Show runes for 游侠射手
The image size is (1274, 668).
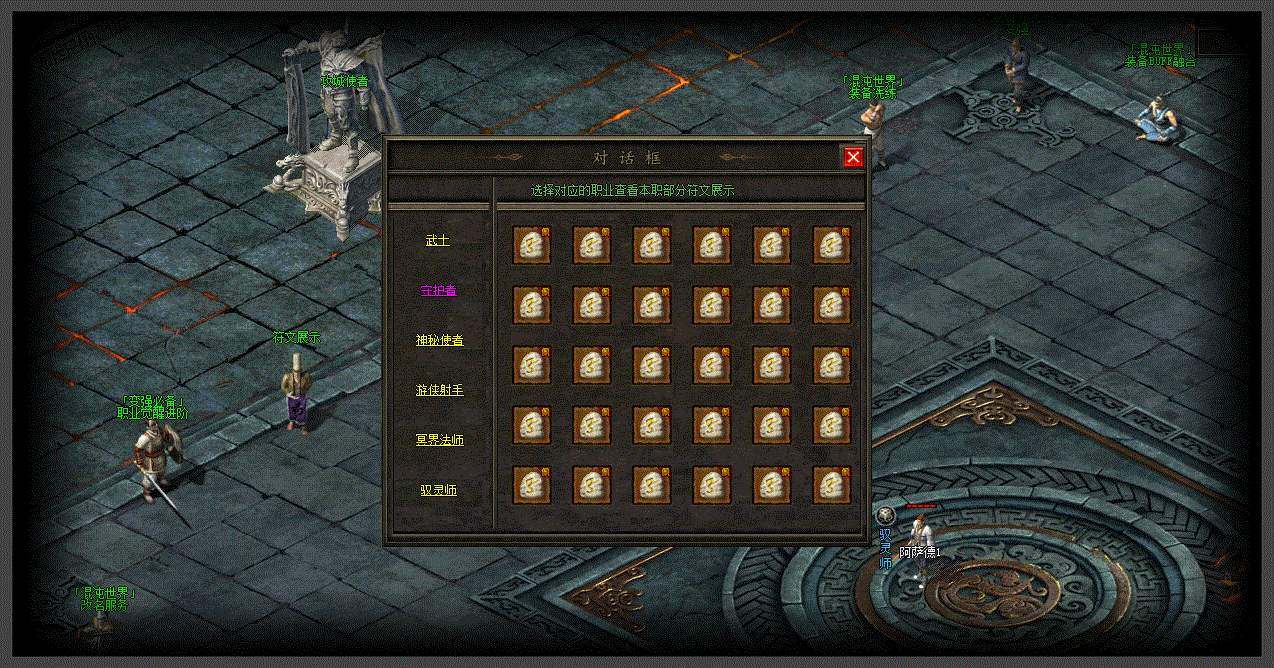439,390
